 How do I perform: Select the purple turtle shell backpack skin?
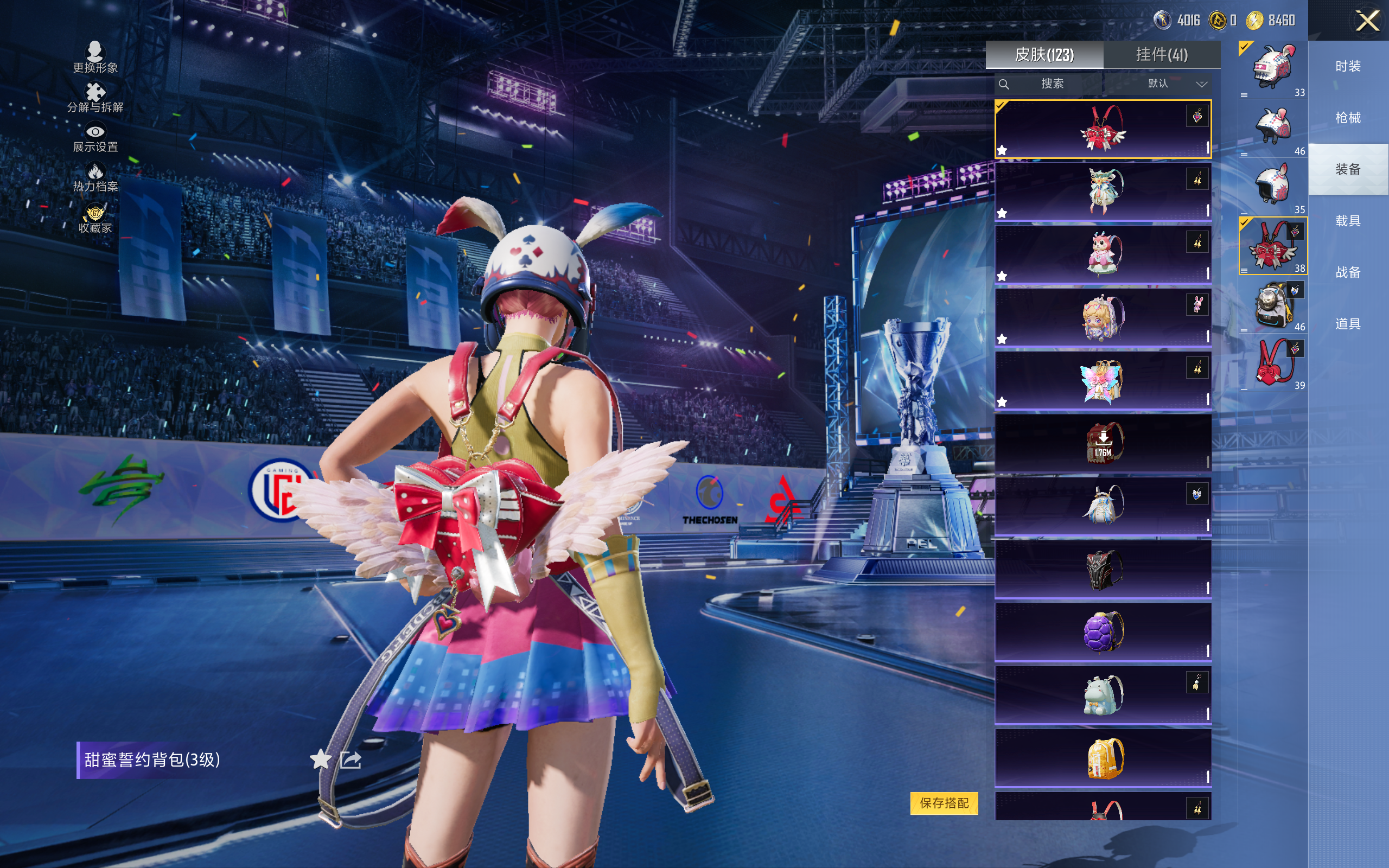(1103, 631)
